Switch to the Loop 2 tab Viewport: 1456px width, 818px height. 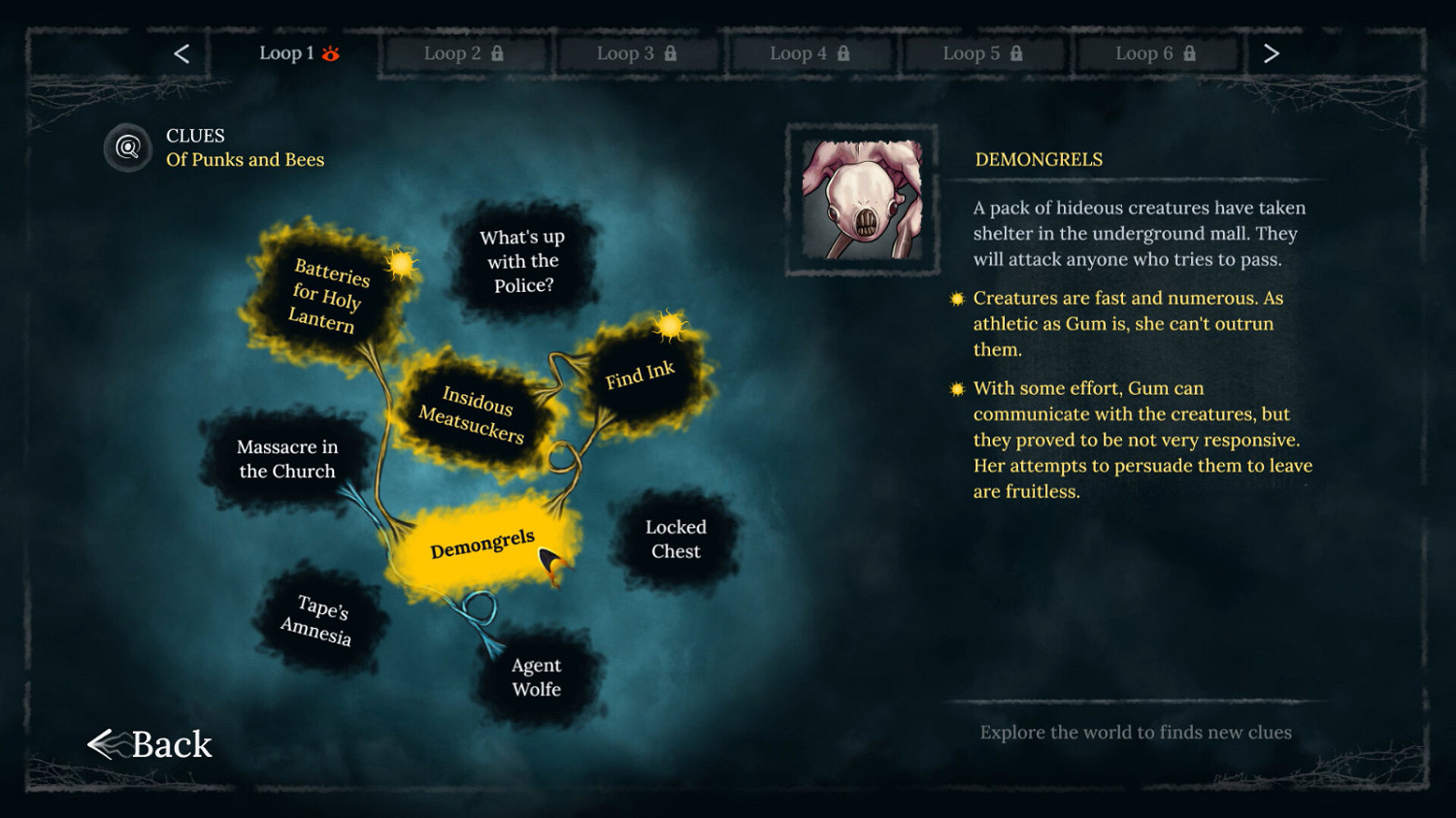[x=463, y=54]
